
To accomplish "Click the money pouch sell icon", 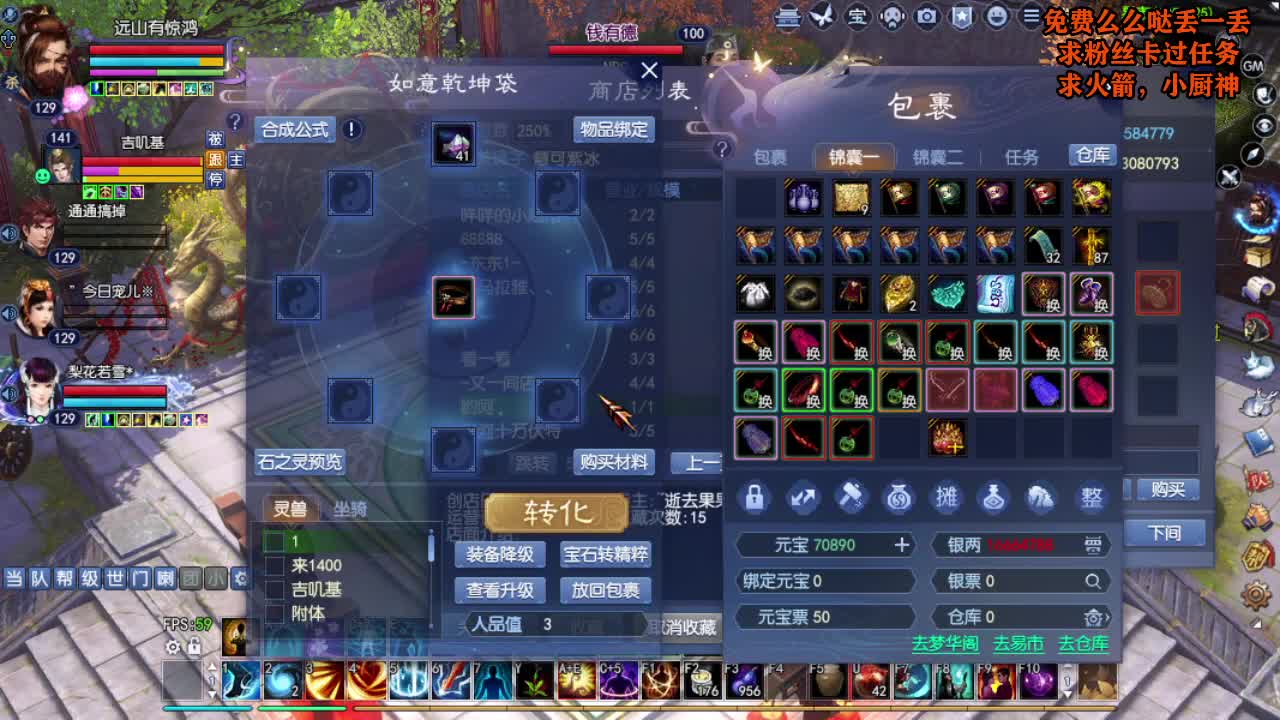I will click(x=899, y=499).
